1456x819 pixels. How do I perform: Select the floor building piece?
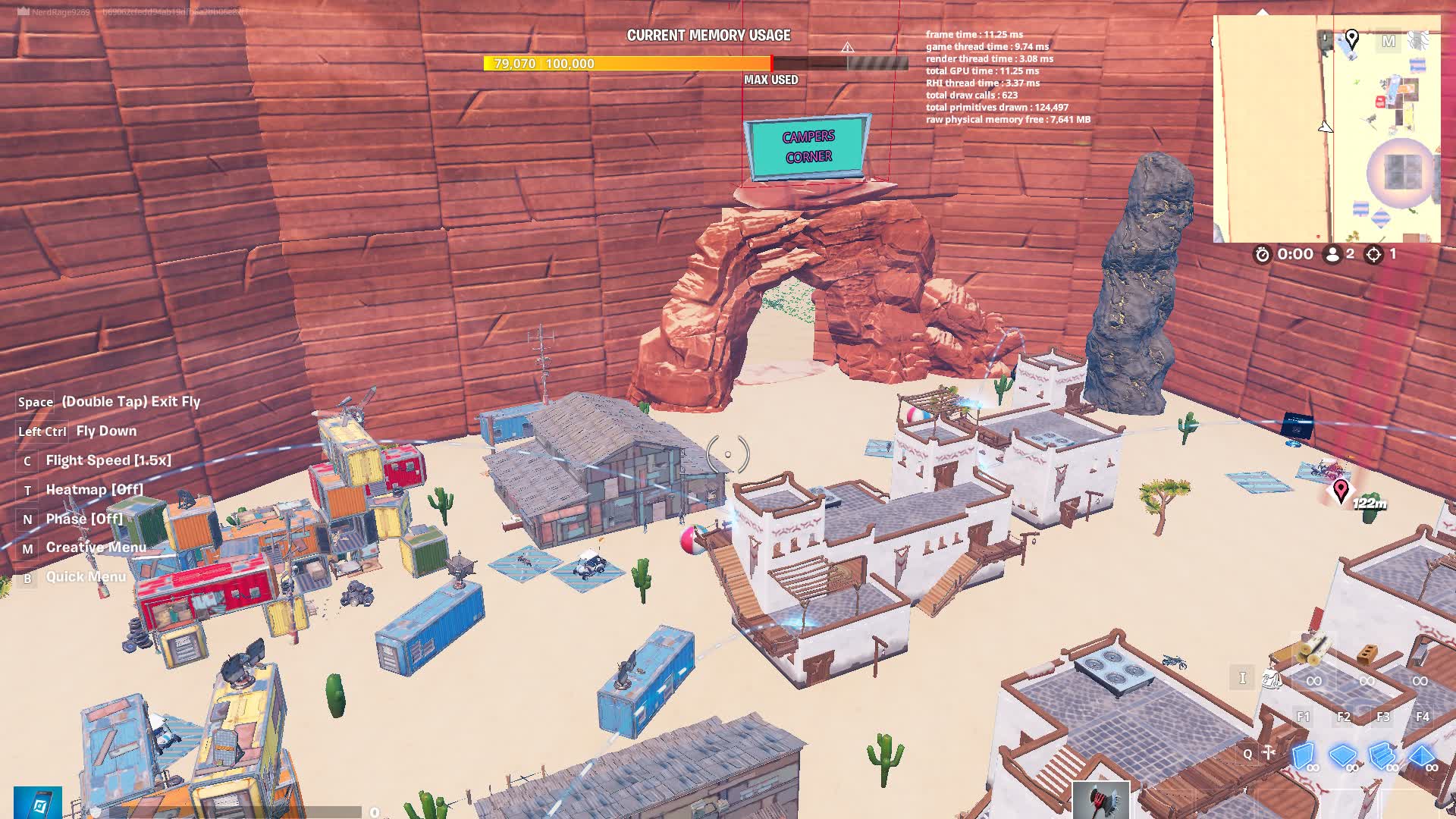coord(1343,756)
